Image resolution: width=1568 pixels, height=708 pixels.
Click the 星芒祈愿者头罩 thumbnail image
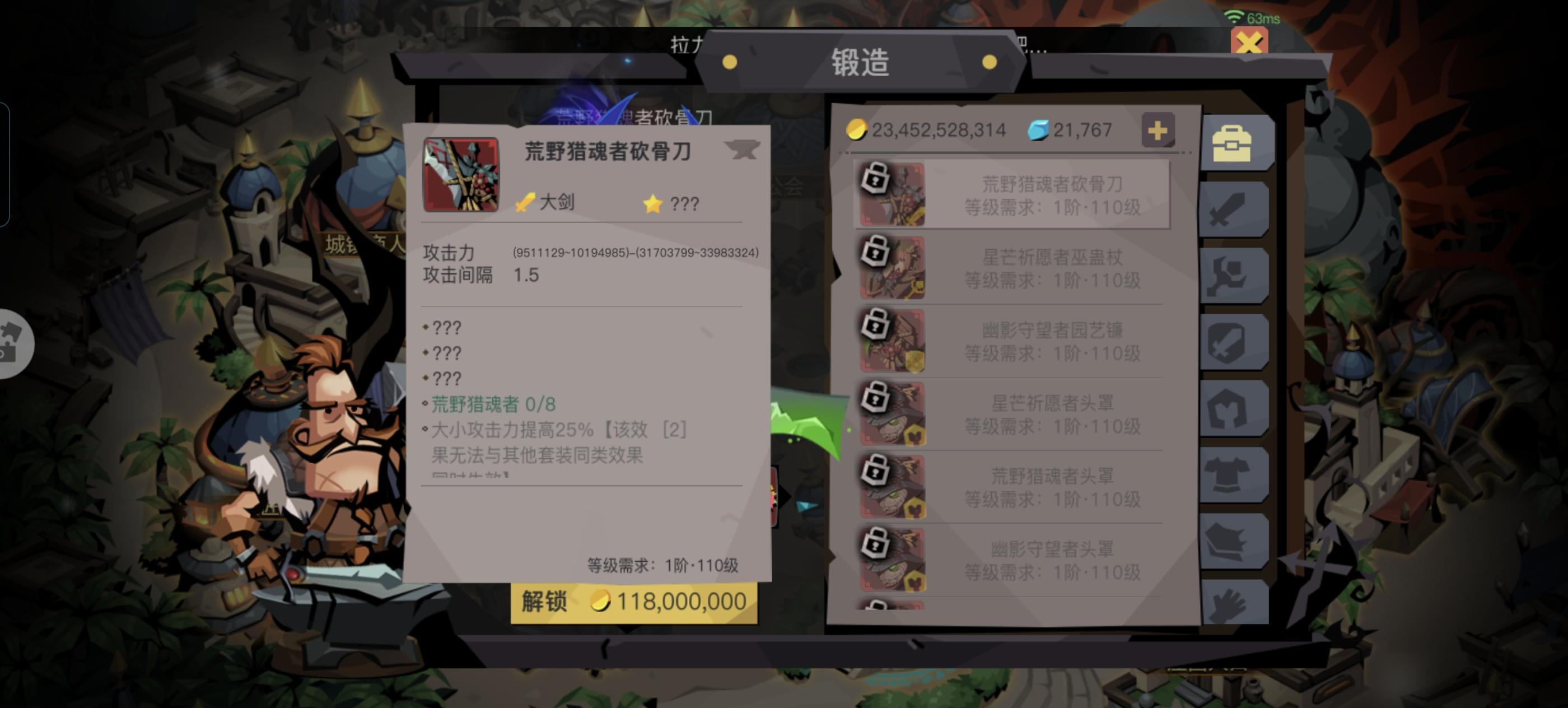892,414
